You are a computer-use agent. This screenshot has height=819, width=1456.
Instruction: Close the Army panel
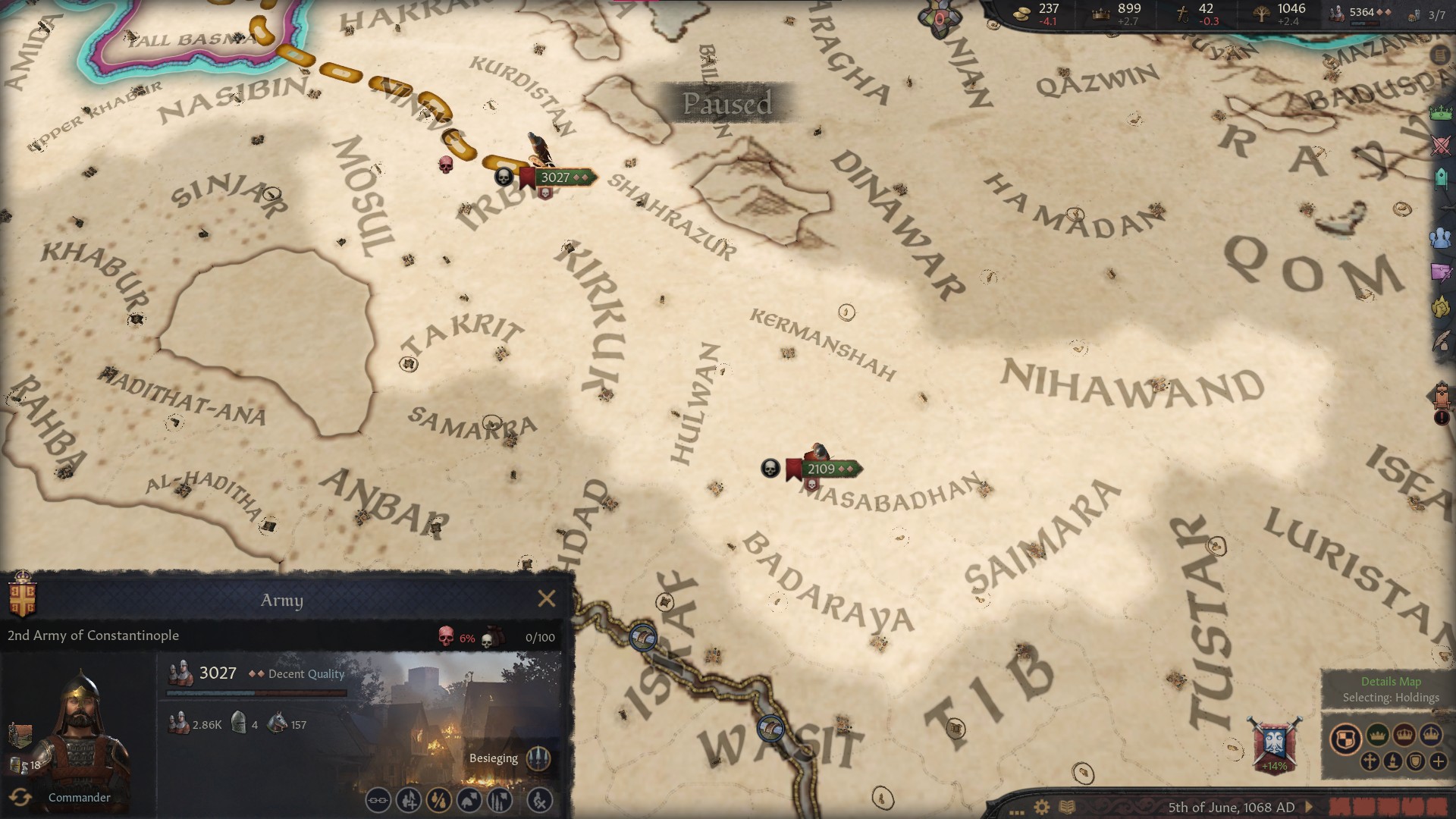[546, 599]
